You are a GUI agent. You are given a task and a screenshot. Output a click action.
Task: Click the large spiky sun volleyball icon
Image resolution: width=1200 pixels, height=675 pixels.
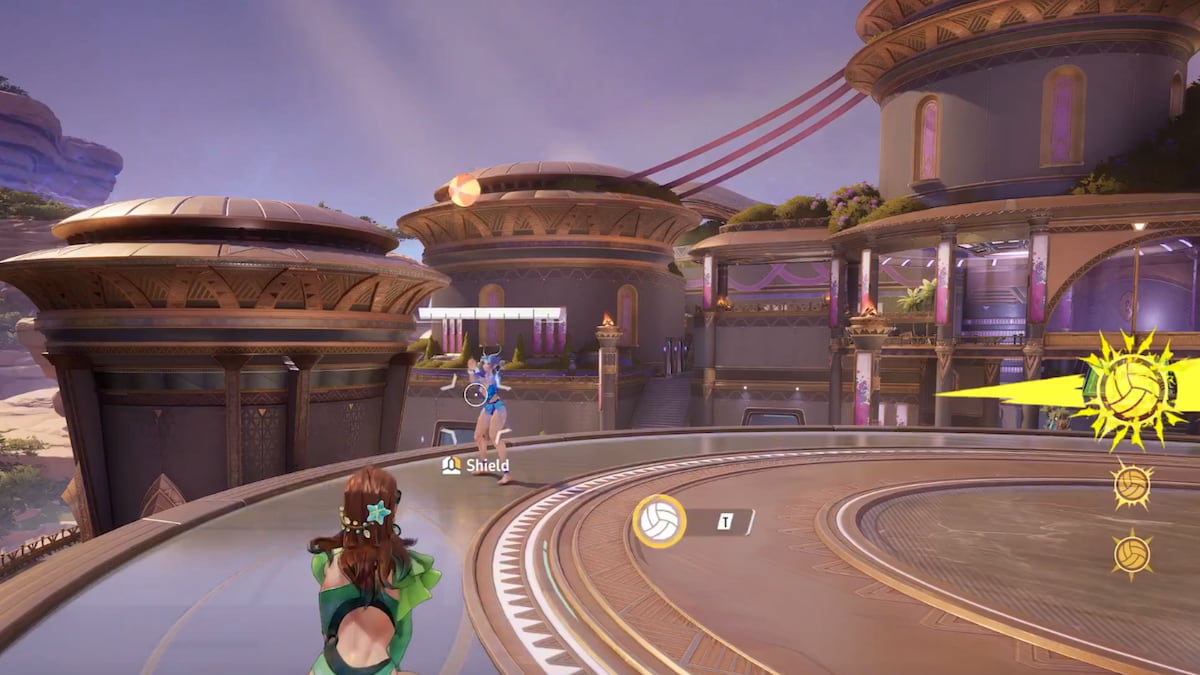pos(1132,390)
